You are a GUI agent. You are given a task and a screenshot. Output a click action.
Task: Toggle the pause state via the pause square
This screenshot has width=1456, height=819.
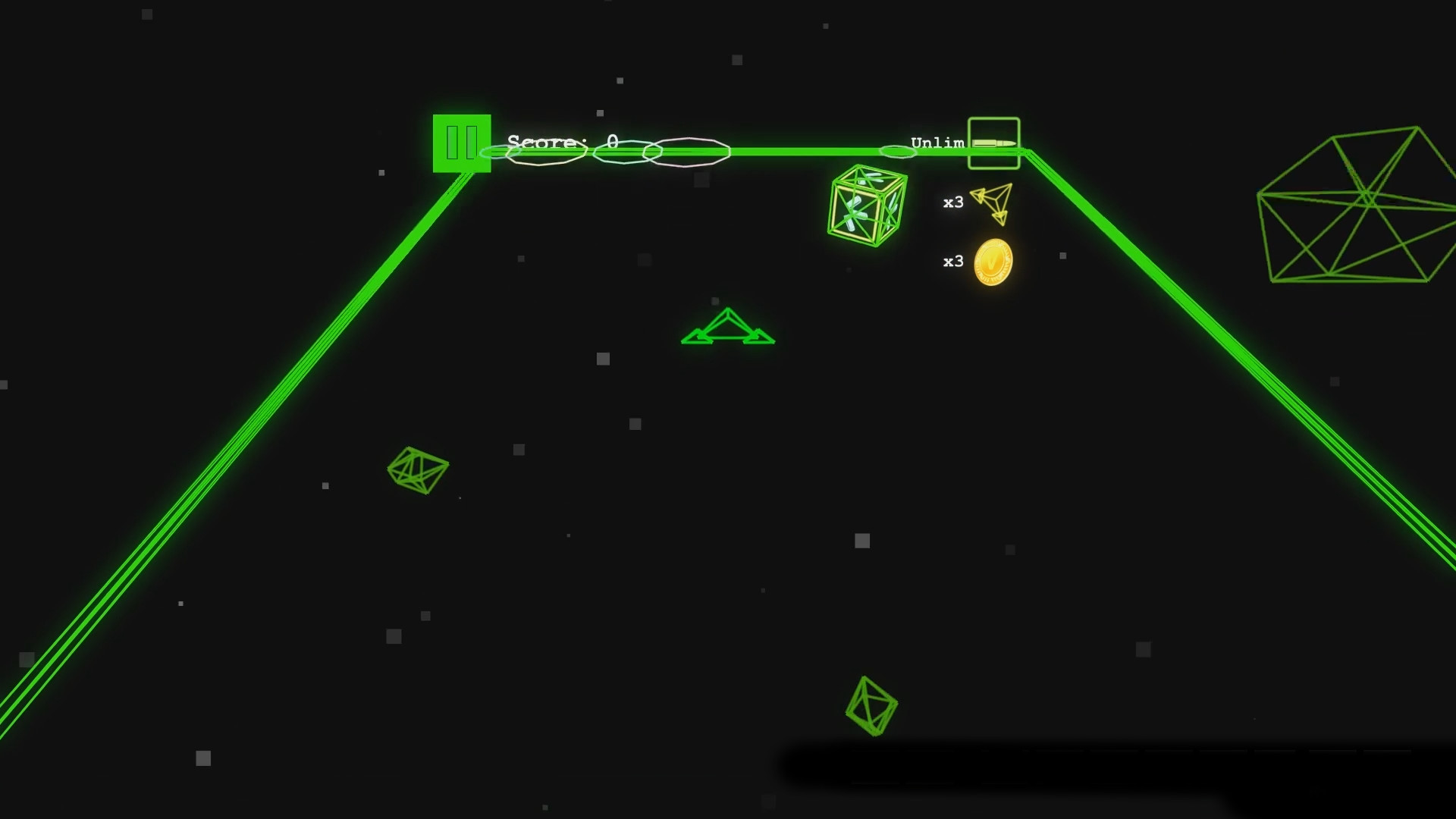pos(460,142)
